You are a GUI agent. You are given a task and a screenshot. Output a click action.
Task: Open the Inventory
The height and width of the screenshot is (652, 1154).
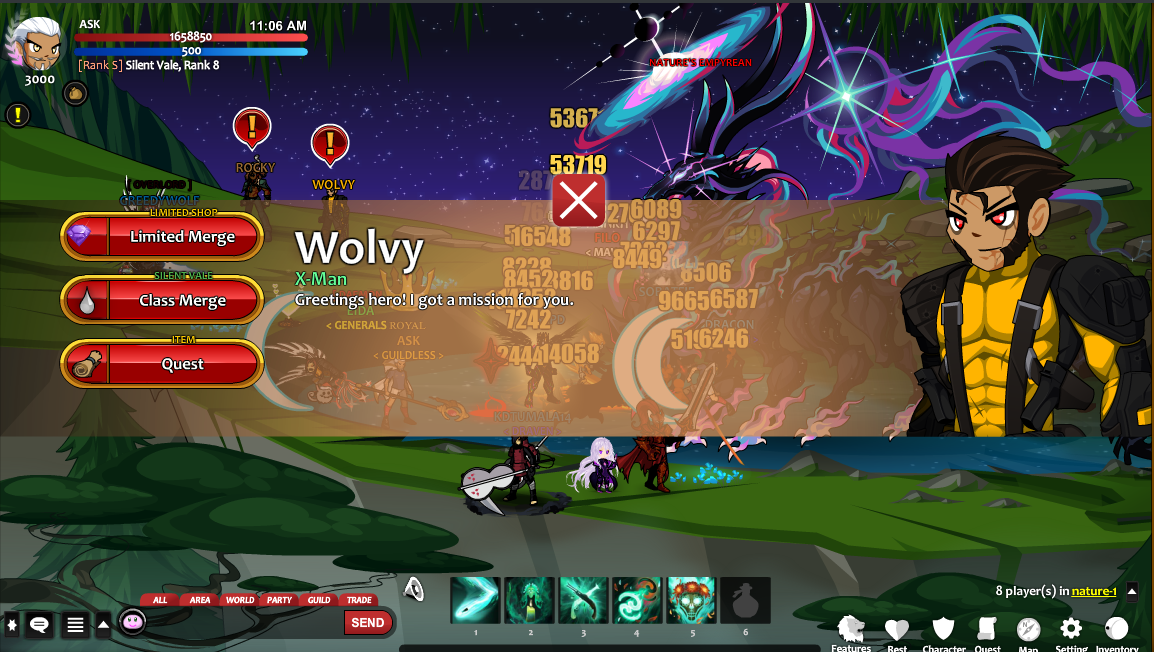(x=1116, y=630)
